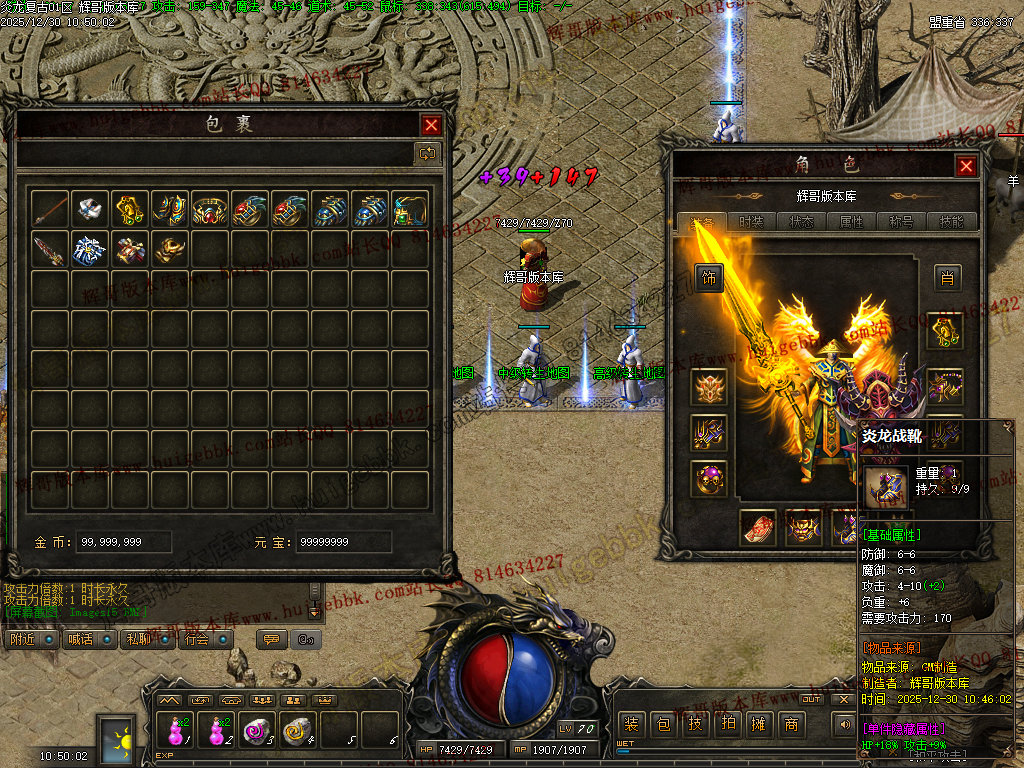Click the 饰 accessory button
The width and height of the screenshot is (1024, 768).
tap(709, 278)
